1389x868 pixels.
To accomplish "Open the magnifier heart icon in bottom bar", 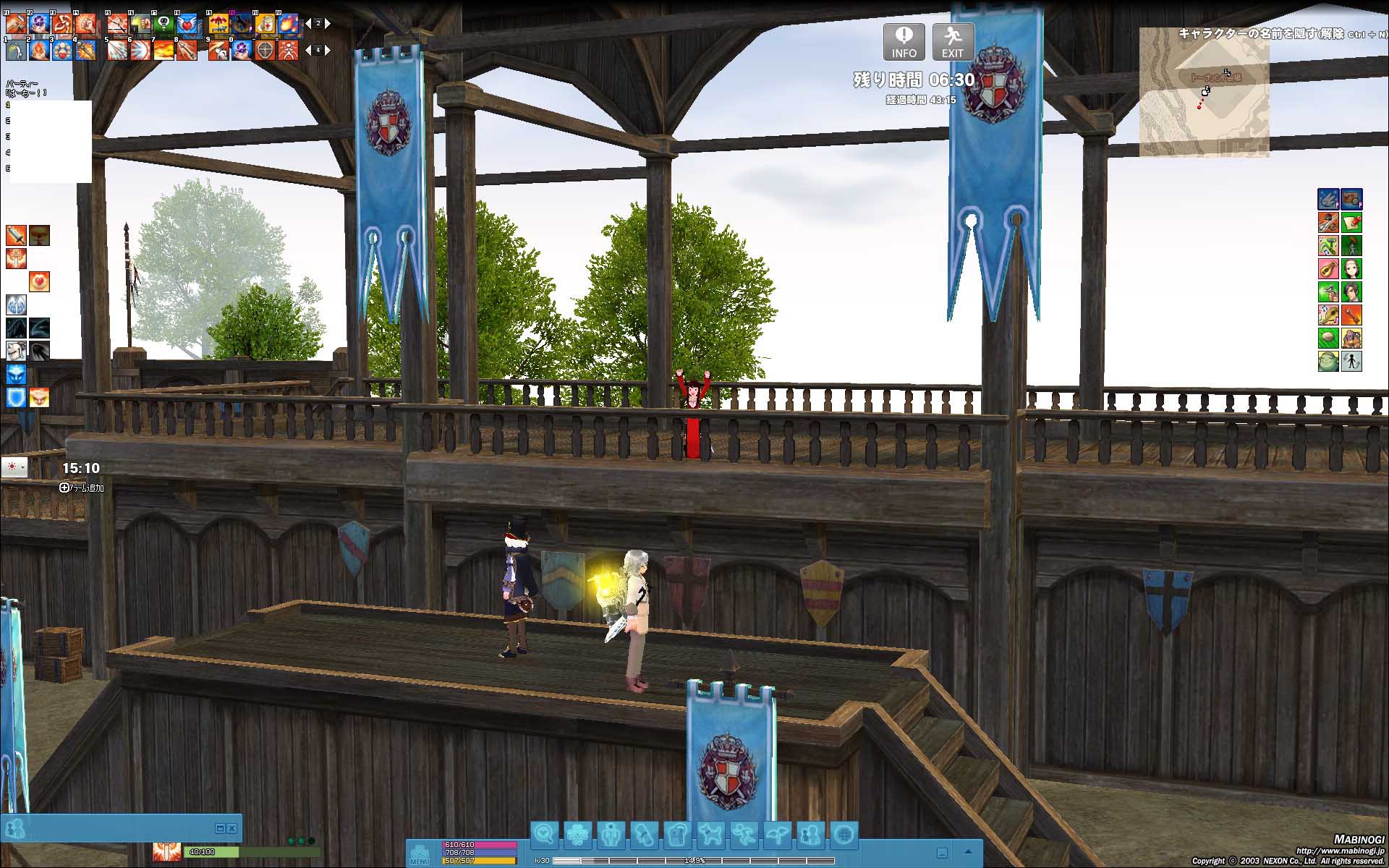I will click(x=544, y=835).
